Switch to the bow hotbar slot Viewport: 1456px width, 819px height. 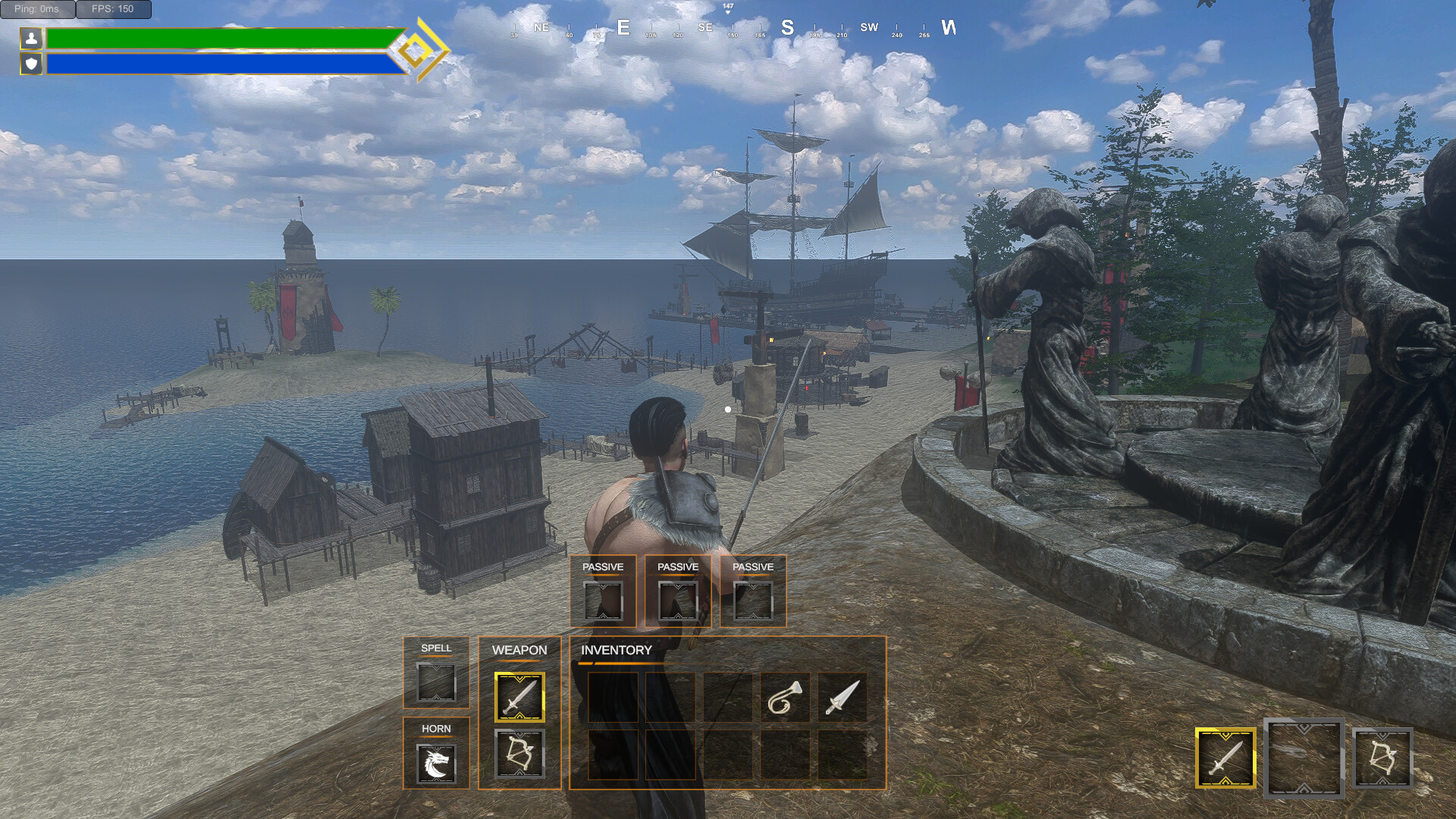coord(1382,758)
